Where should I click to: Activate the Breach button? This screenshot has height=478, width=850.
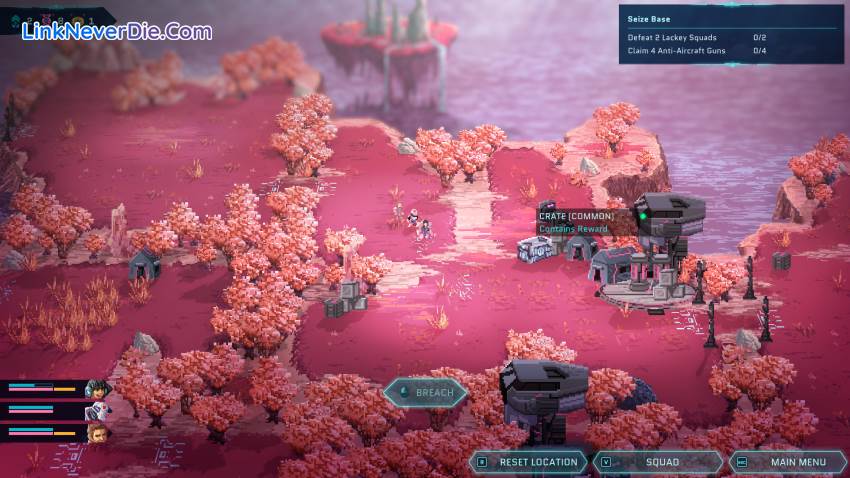tap(425, 393)
